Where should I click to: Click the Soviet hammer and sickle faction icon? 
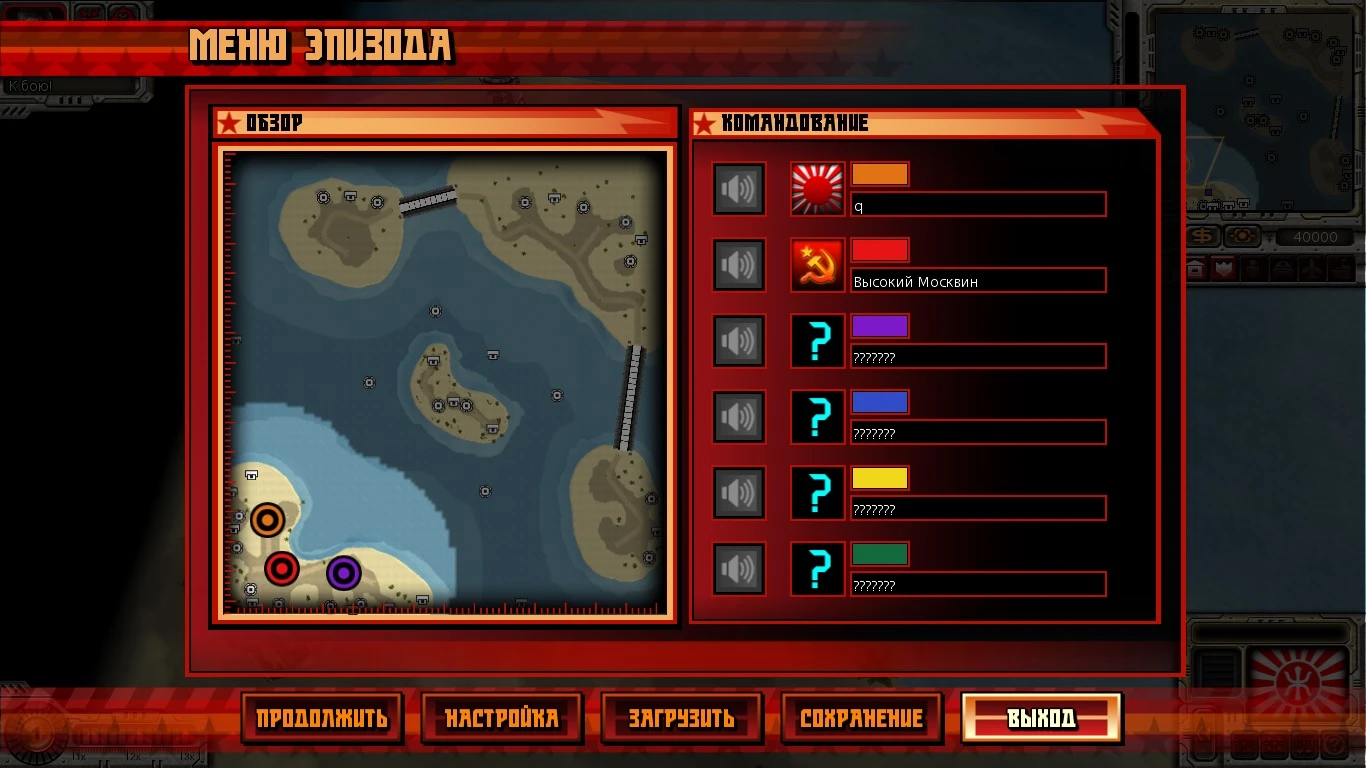point(817,264)
